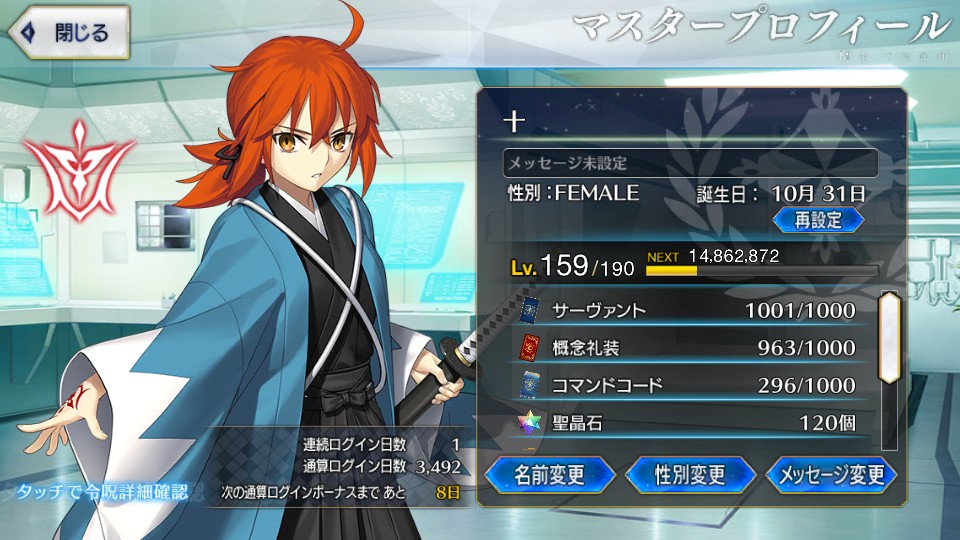
Task: Click the メッセージ未設定 message field
Action: 690,162
